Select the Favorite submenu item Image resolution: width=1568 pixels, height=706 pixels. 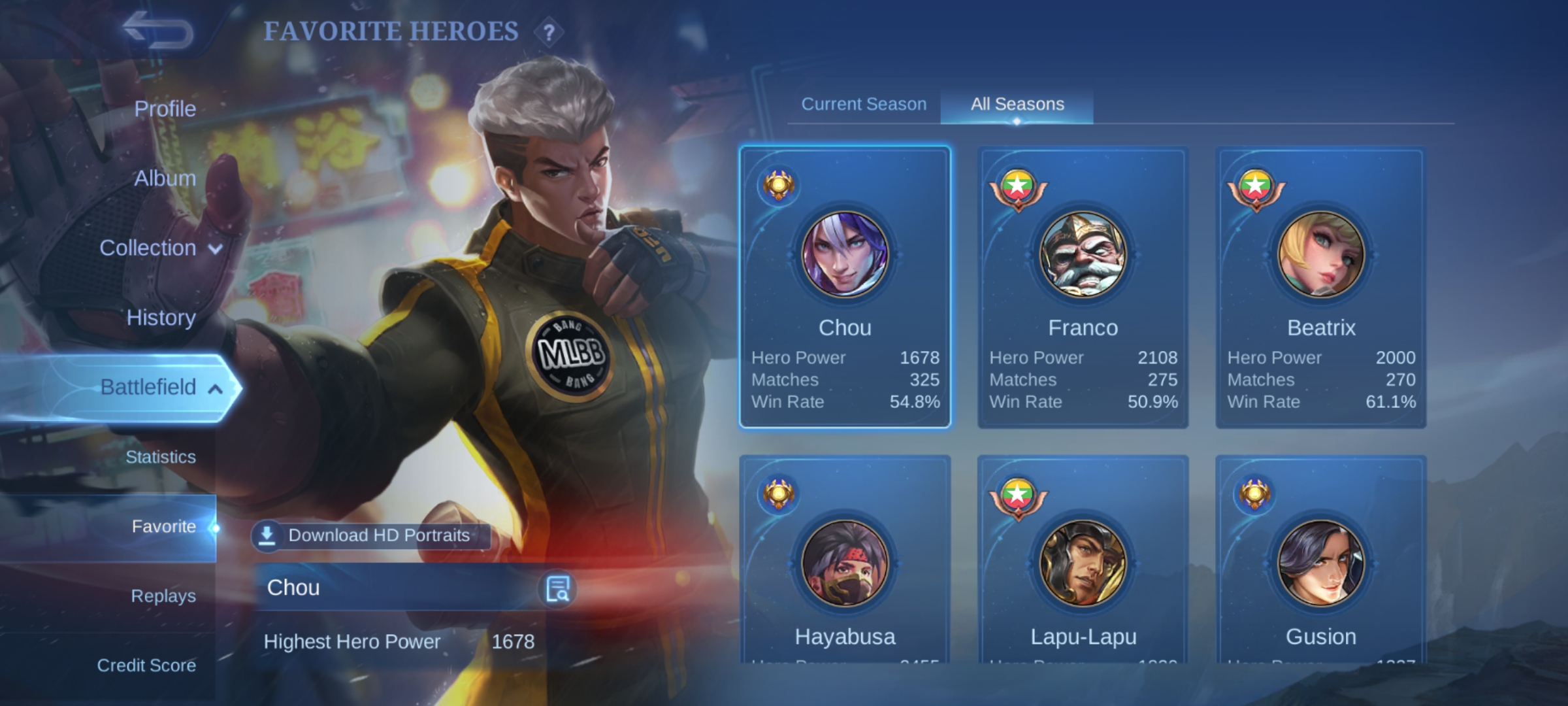coord(163,526)
